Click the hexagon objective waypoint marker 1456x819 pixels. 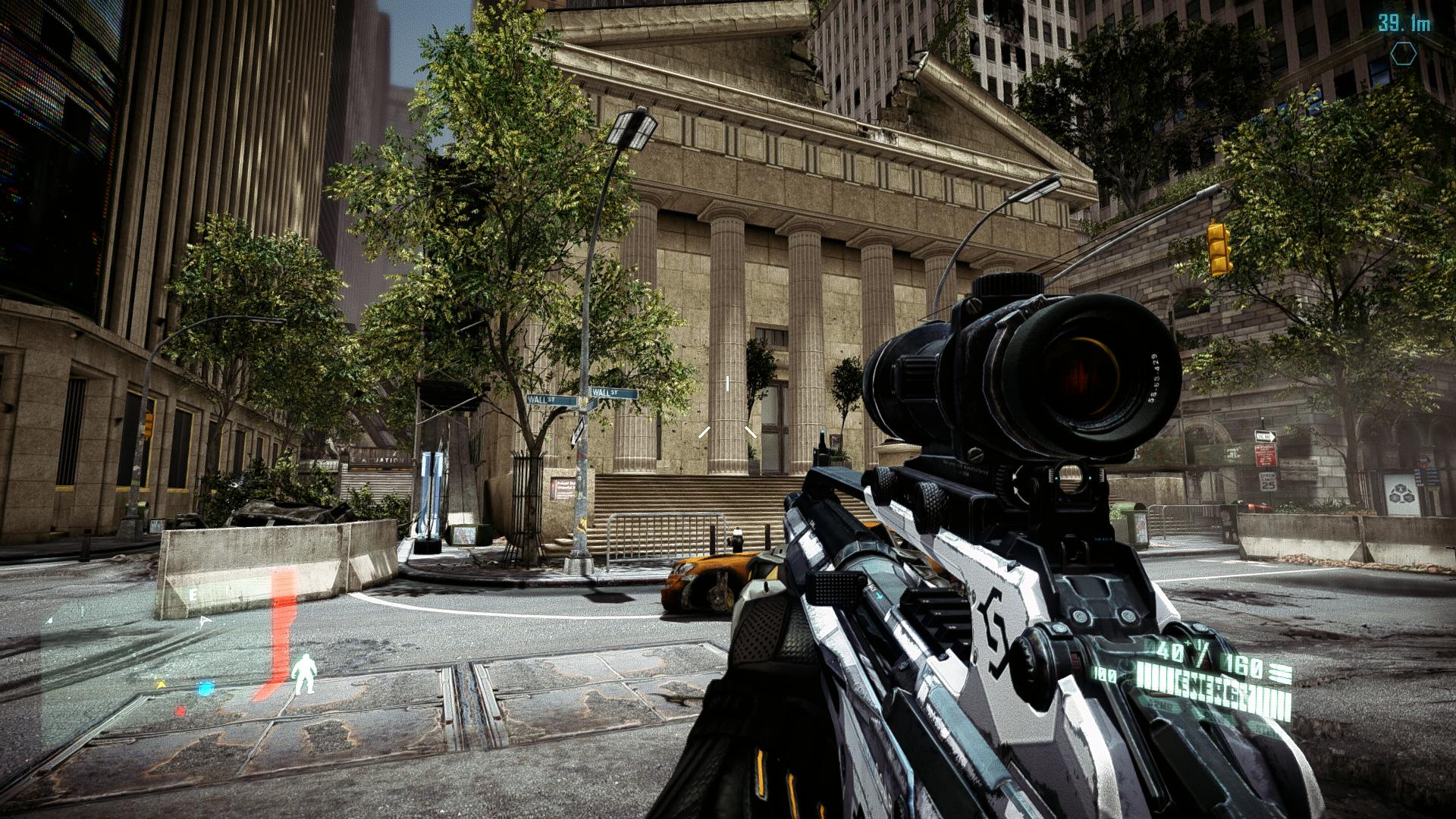[1404, 54]
